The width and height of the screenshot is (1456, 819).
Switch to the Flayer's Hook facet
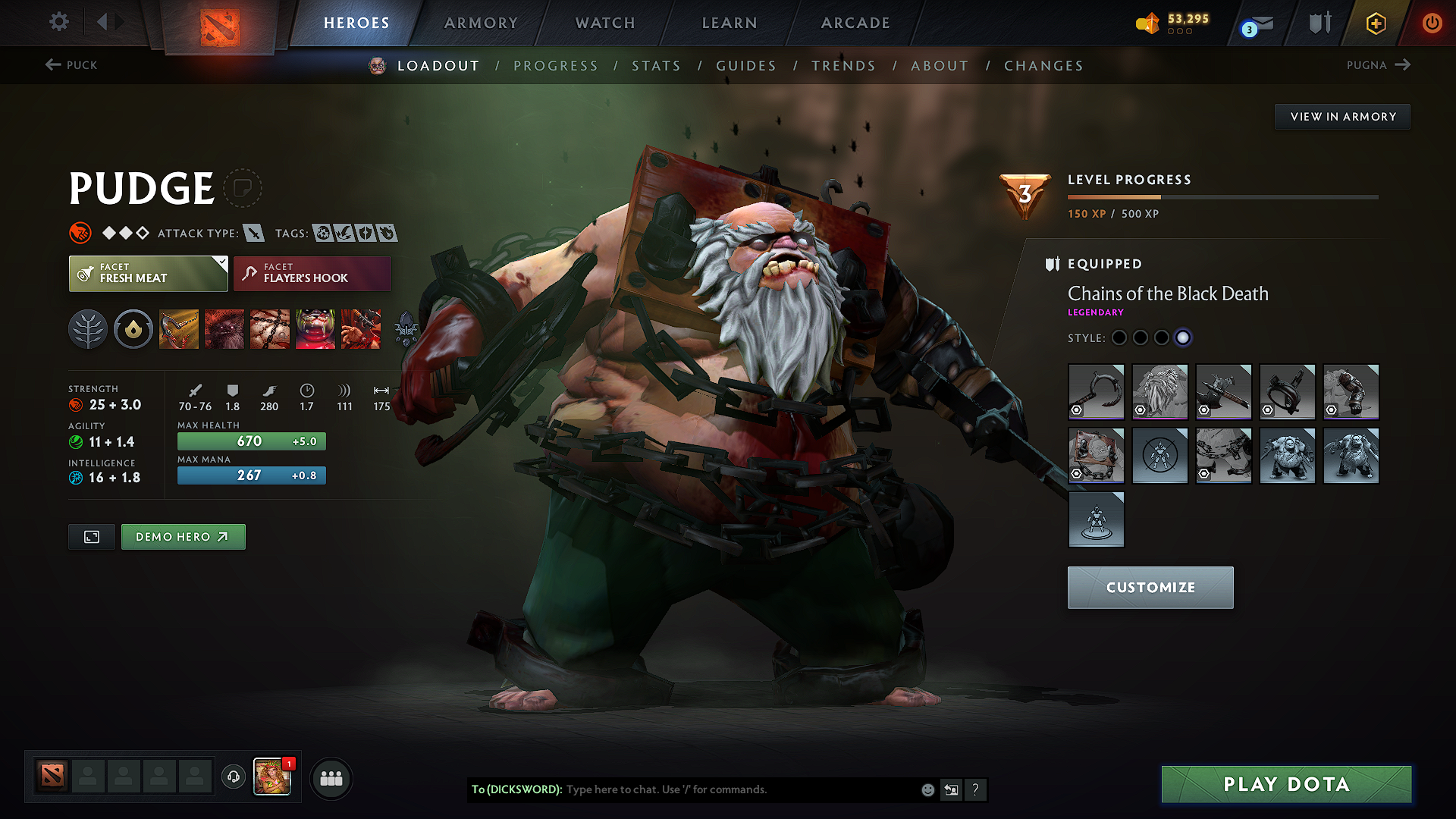pos(312,273)
